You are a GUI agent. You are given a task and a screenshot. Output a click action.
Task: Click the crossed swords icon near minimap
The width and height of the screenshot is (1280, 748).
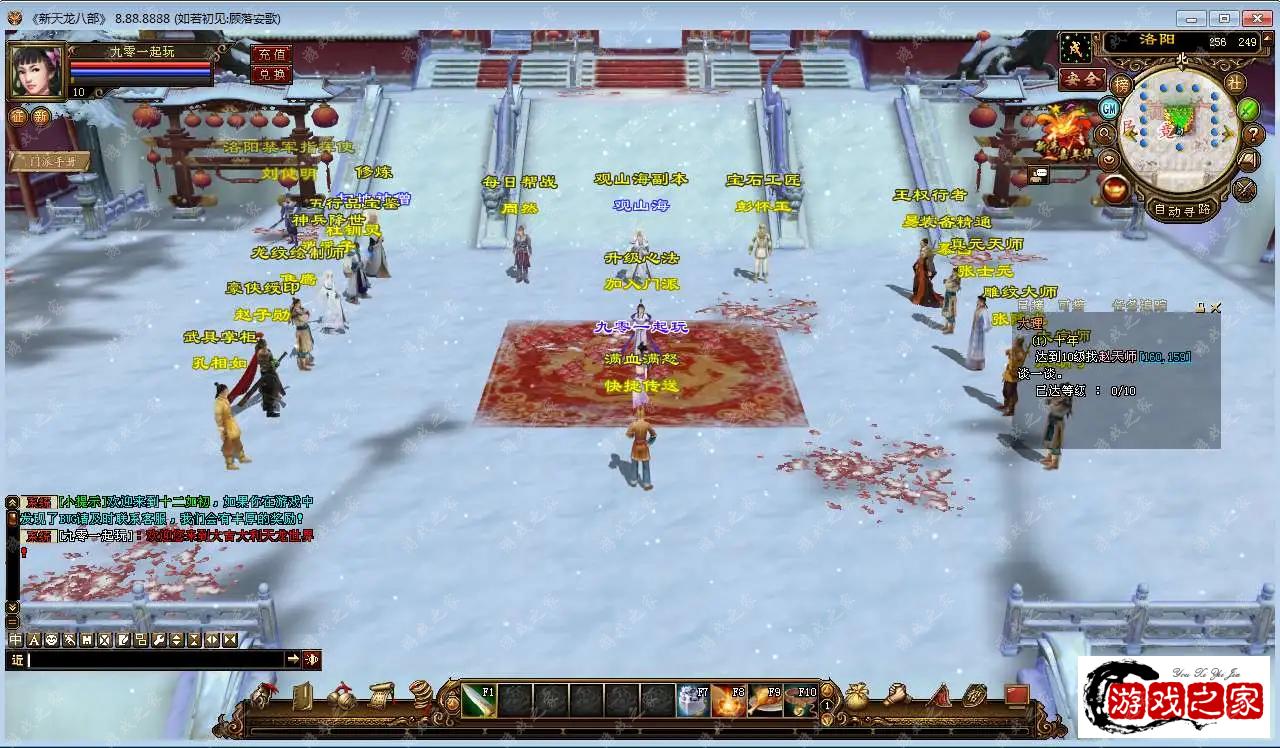[1244, 188]
